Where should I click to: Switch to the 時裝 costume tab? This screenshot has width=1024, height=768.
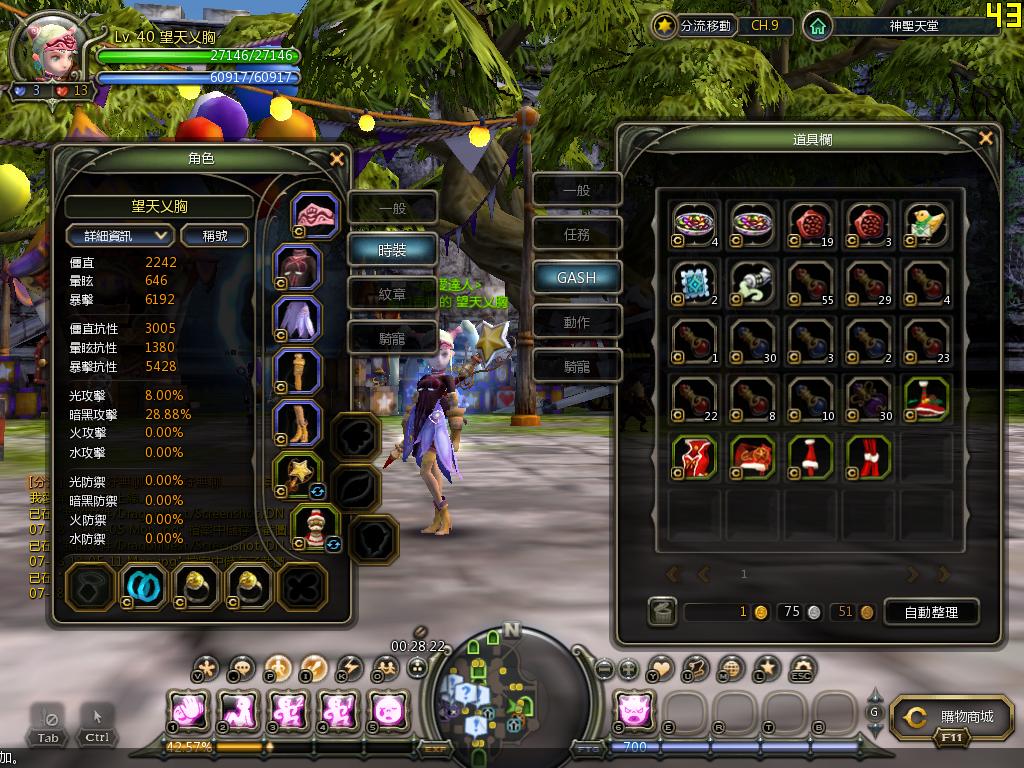[392, 250]
